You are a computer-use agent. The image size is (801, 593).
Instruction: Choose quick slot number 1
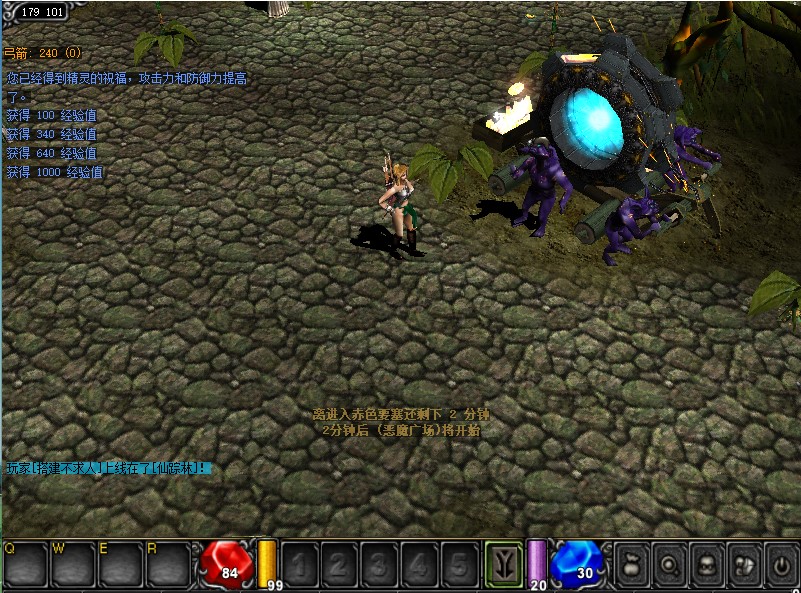[x=300, y=565]
